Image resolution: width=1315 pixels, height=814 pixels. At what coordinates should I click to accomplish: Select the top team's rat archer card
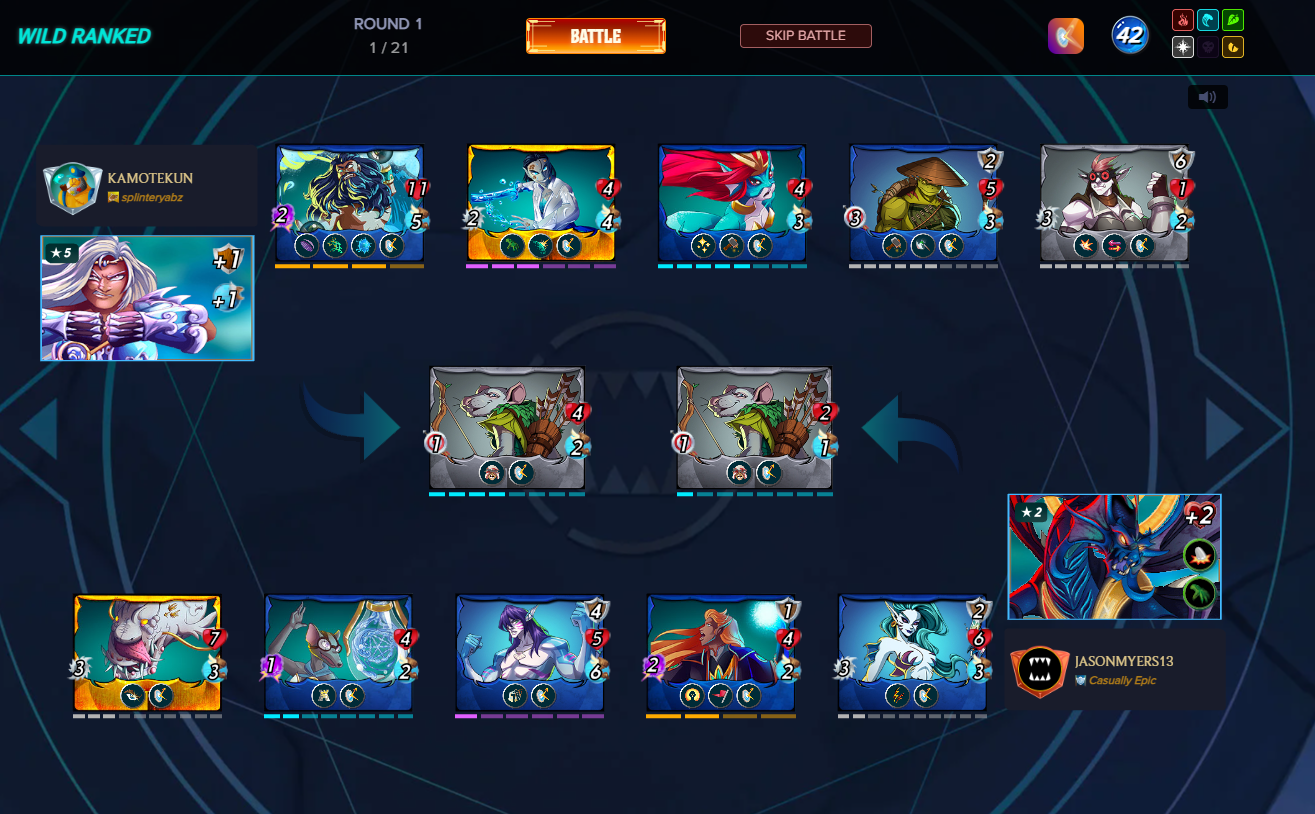pos(507,427)
